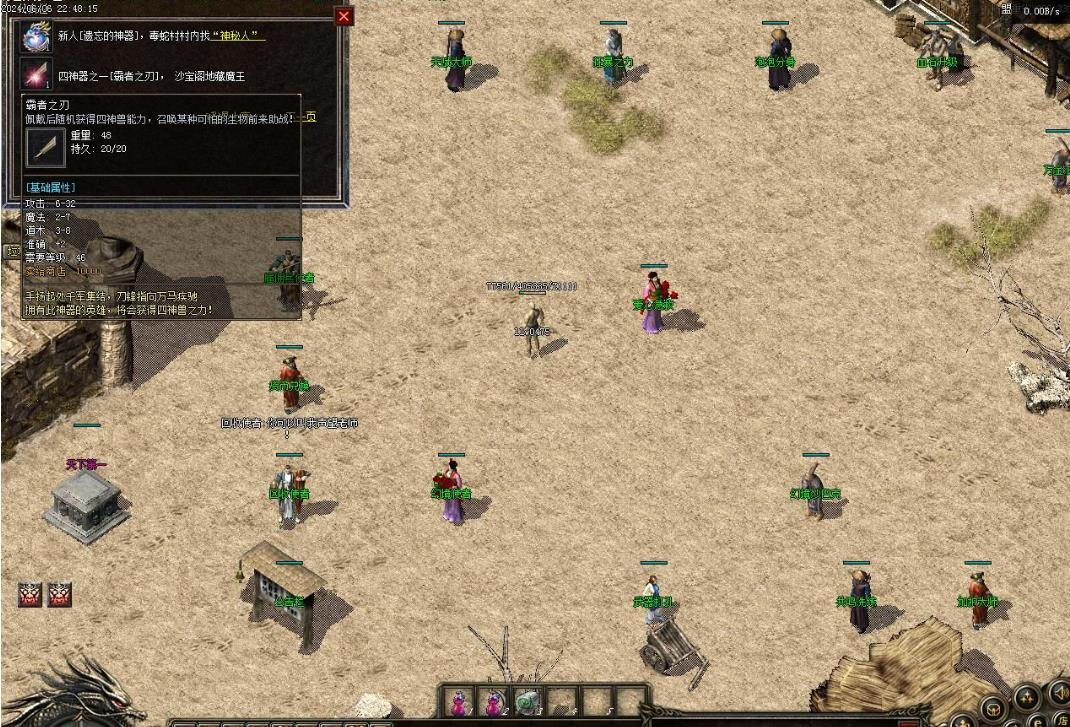This screenshot has width=1070, height=727.
Task: Select the dragon orb quest icon
Action: (37, 37)
